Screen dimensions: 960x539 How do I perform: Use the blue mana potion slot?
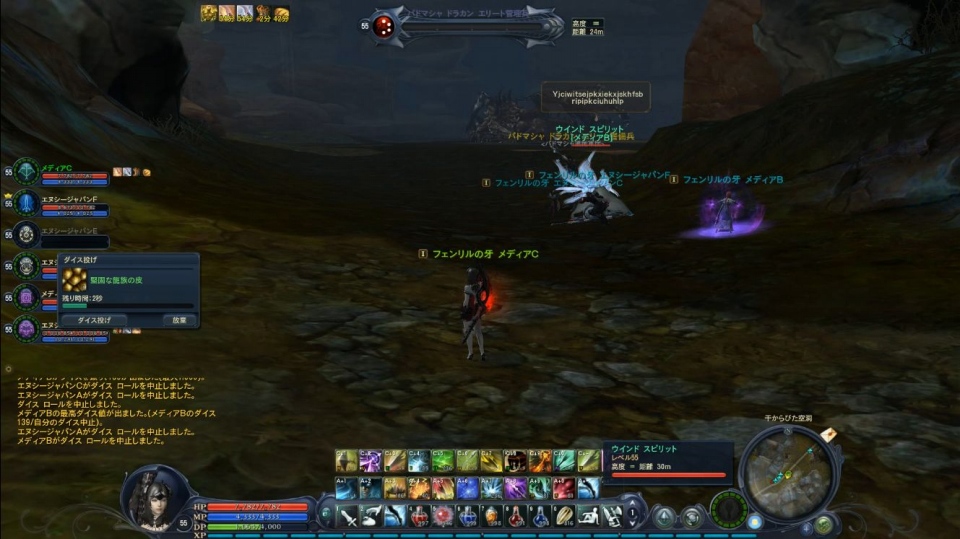pos(467,515)
